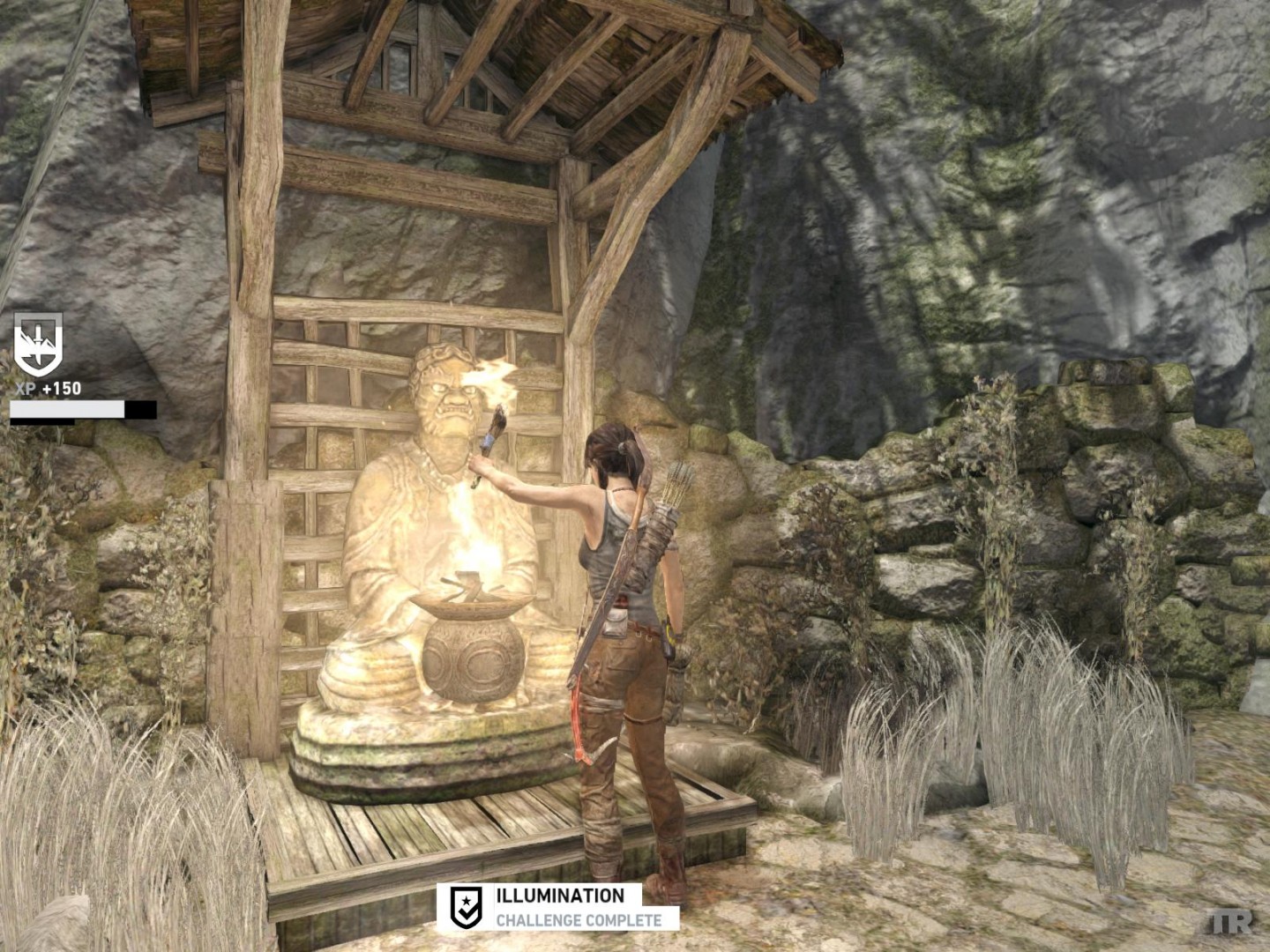Open the Illumination challenge complete notification
This screenshot has width=1270, height=952.
[x=558, y=907]
